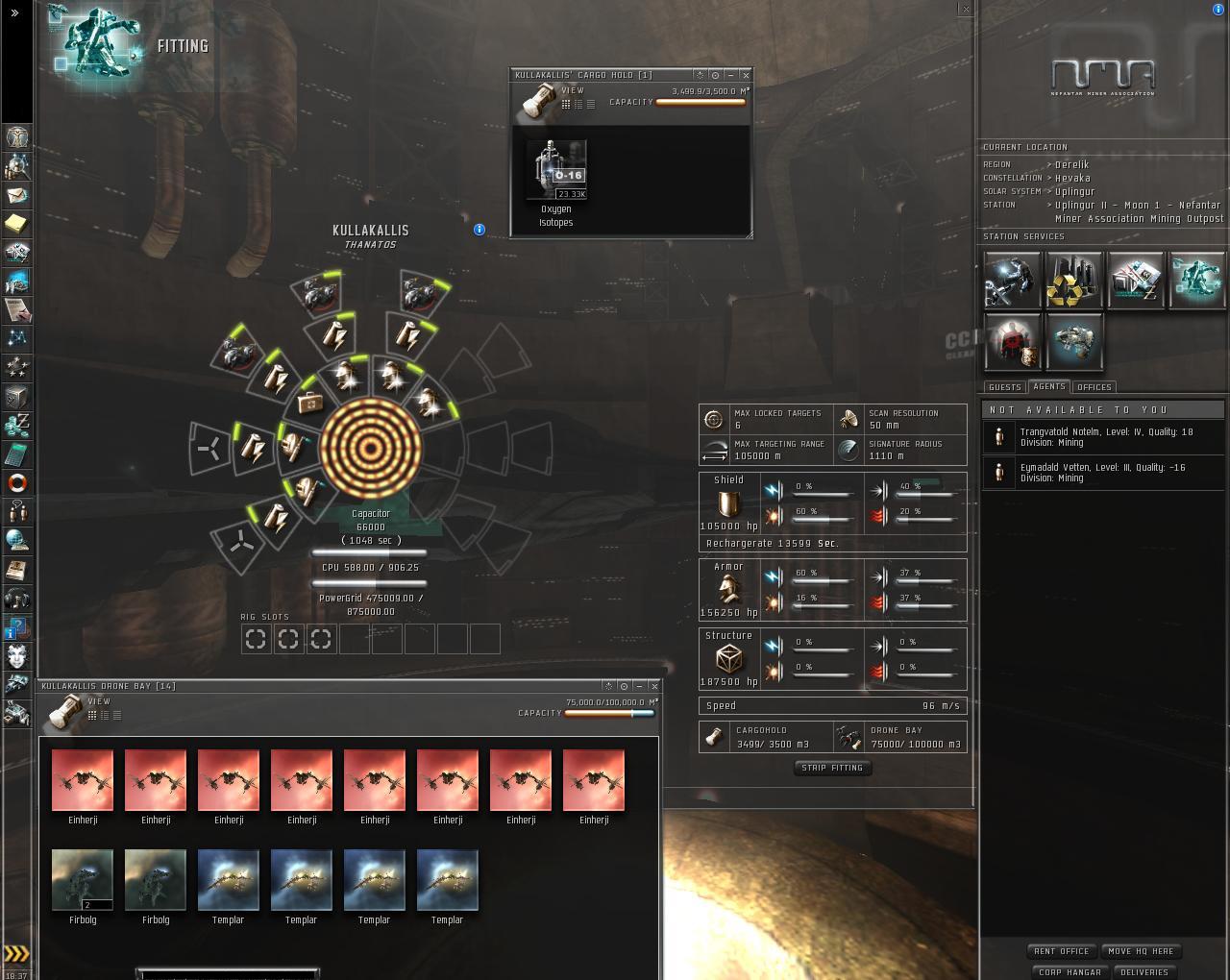Expand the sidebar with the double-arrow button

point(14,12)
